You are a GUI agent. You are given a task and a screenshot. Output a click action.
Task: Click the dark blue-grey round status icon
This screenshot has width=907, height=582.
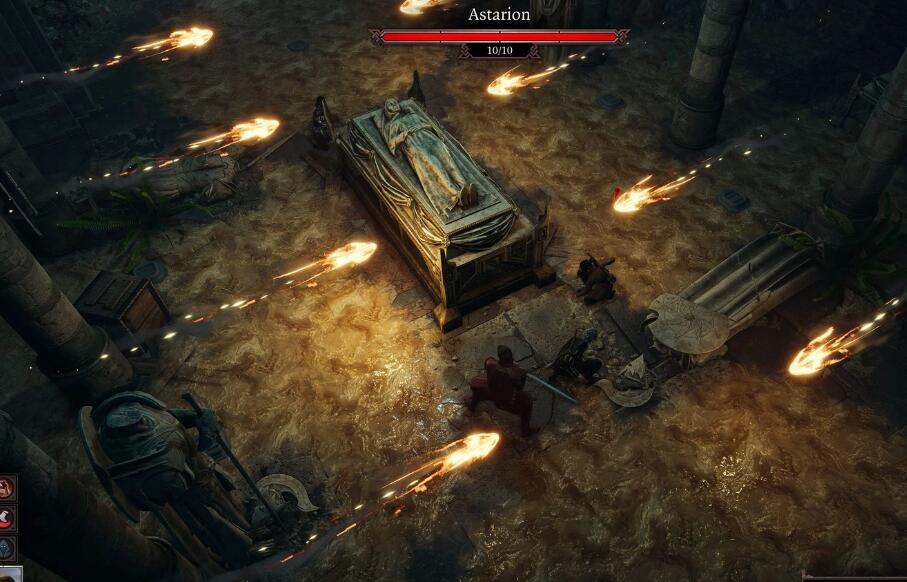[7, 547]
